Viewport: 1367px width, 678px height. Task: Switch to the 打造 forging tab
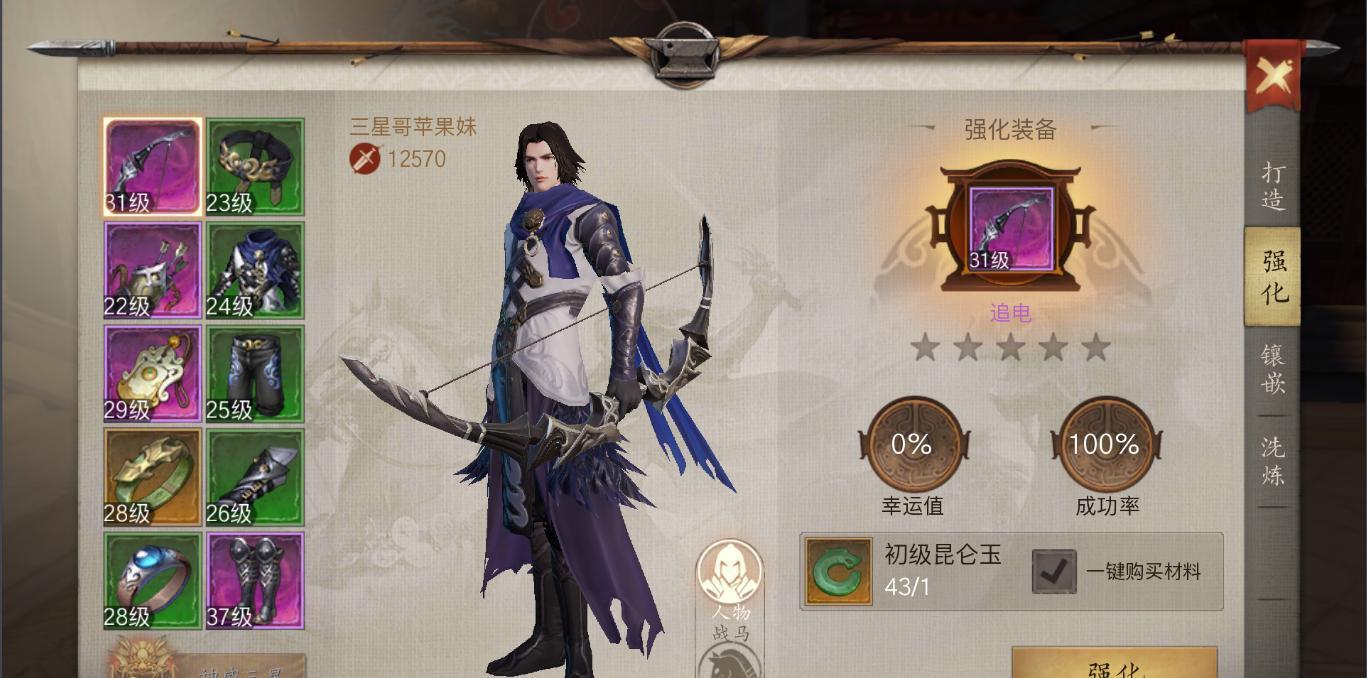coord(1272,186)
